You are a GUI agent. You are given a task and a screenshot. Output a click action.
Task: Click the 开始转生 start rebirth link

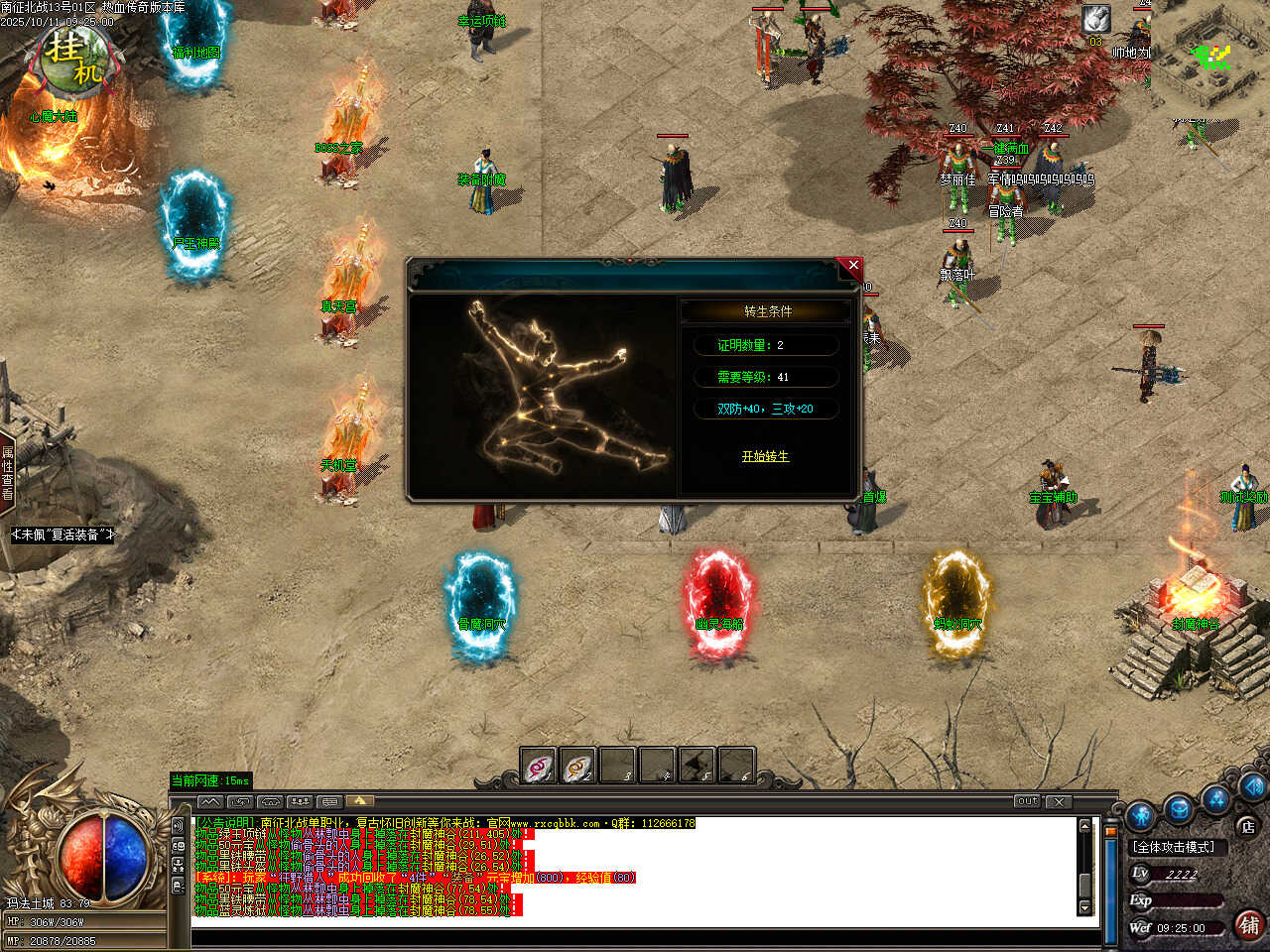click(765, 456)
